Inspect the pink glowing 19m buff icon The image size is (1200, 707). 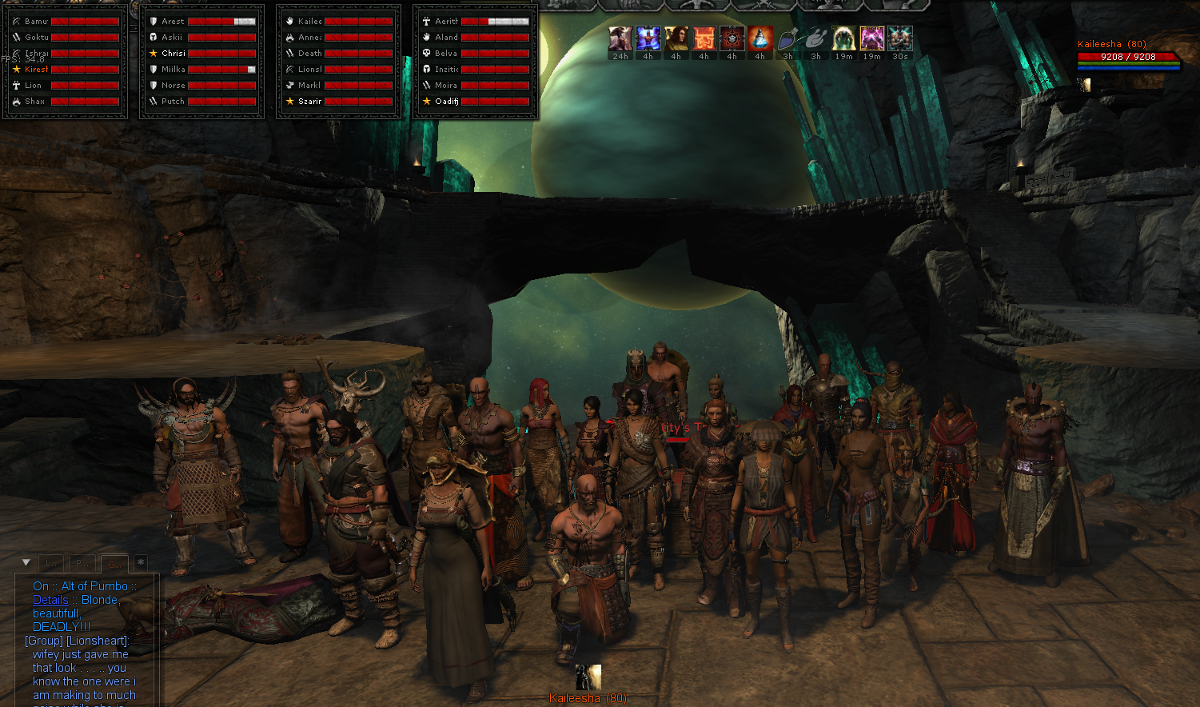tap(872, 39)
